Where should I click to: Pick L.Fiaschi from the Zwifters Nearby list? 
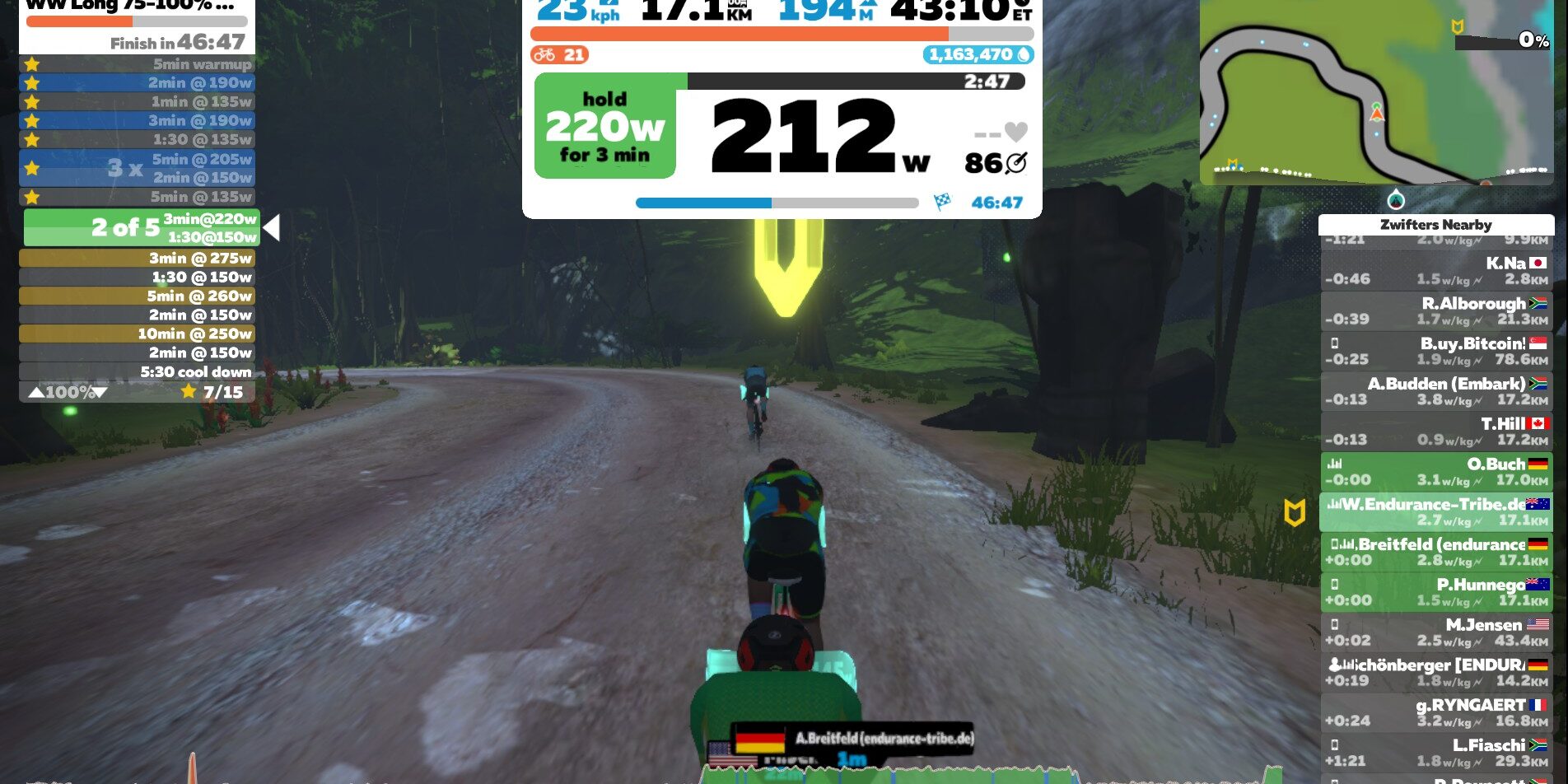pyautogui.click(x=1436, y=754)
